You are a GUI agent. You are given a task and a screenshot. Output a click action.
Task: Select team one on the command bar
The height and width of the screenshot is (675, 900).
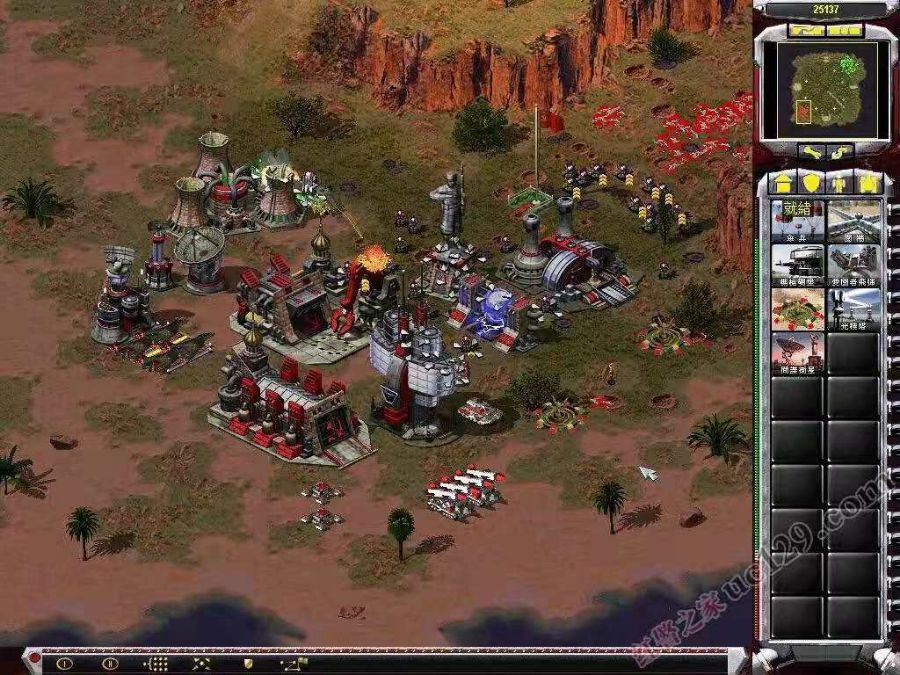click(65, 662)
